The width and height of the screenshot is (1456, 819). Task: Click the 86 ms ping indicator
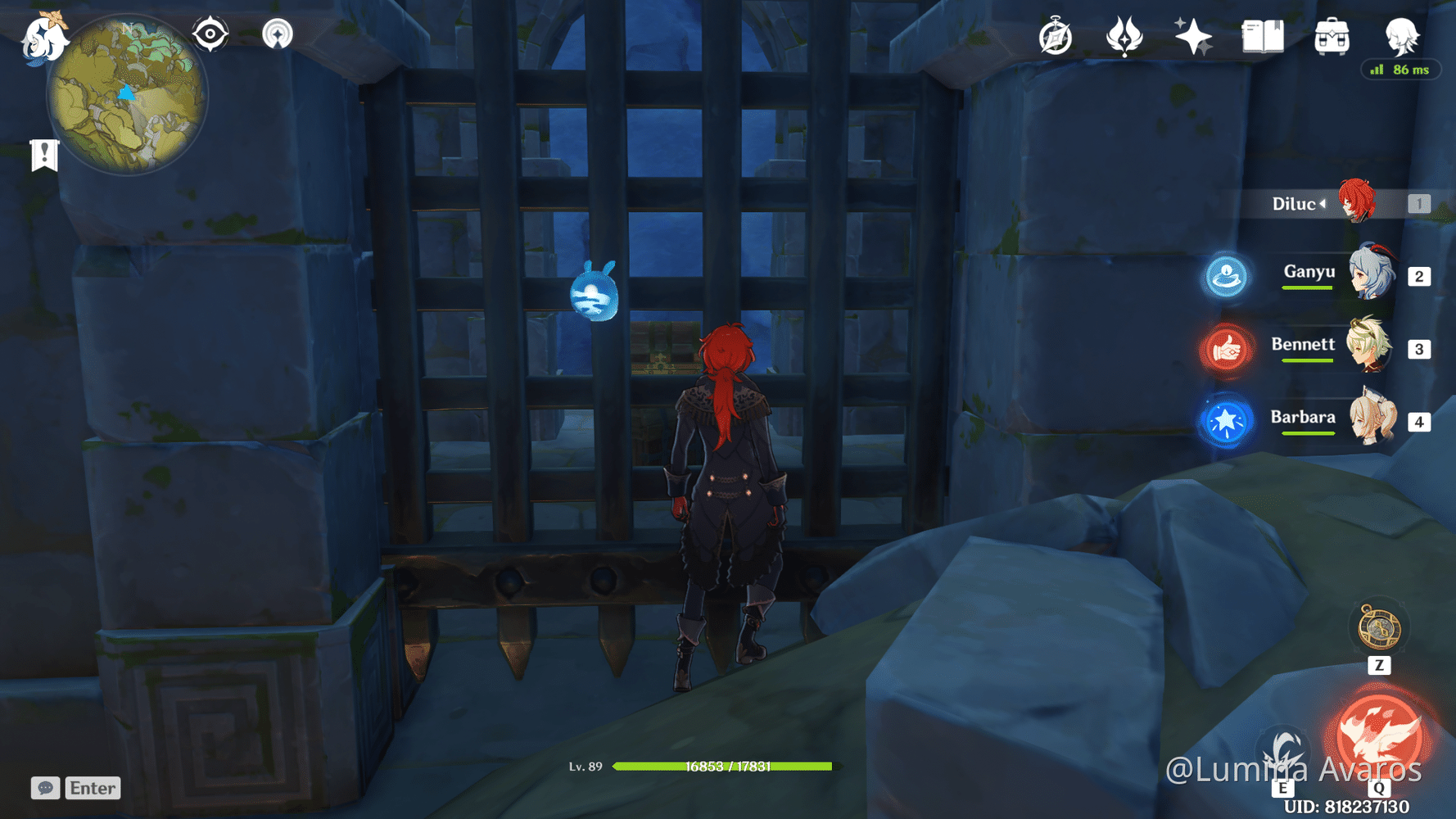pyautogui.click(x=1401, y=70)
